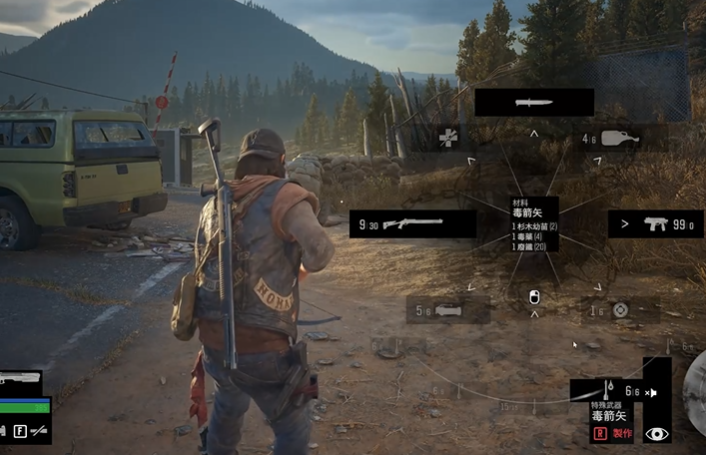Pick the pipe bomb slot

[448, 310]
